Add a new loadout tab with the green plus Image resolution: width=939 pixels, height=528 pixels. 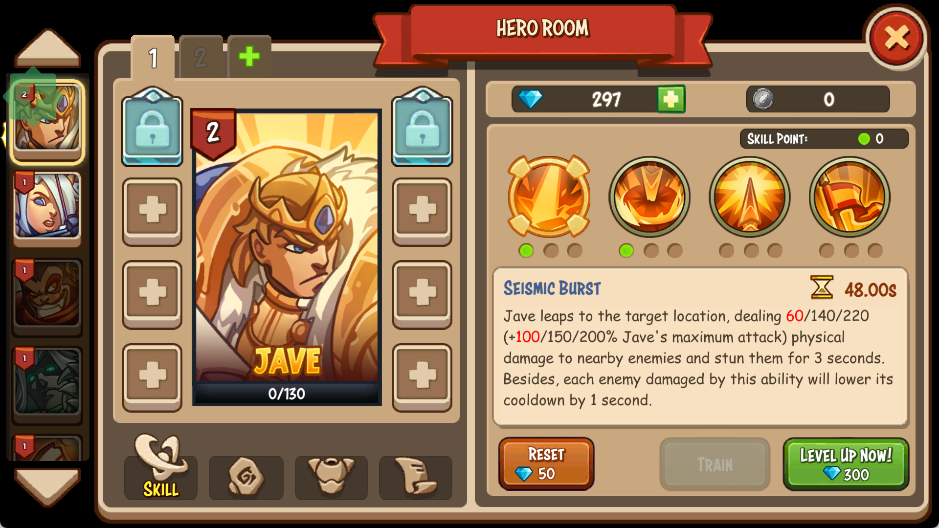pyautogui.click(x=249, y=57)
